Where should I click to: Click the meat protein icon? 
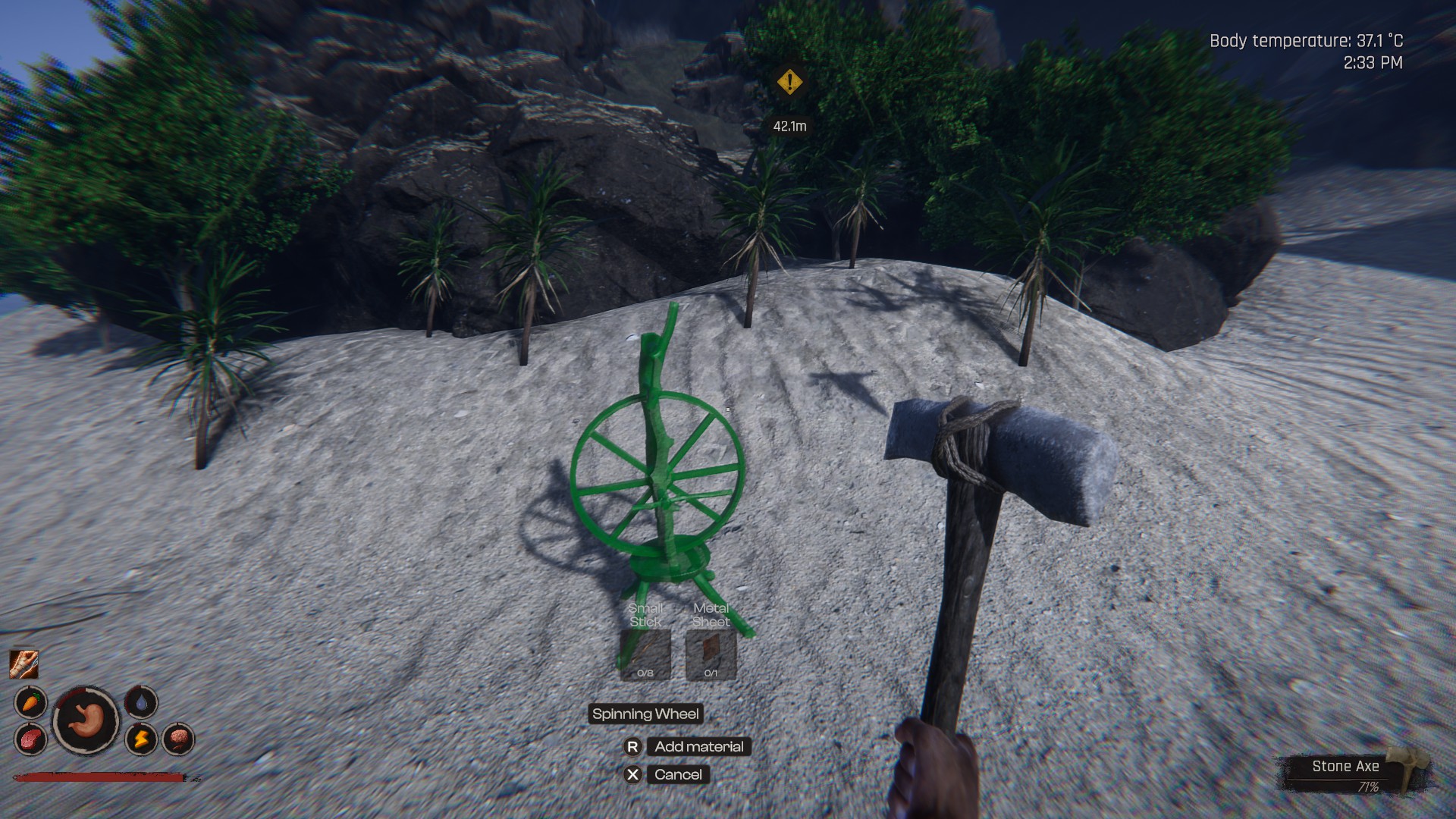pyautogui.click(x=30, y=739)
